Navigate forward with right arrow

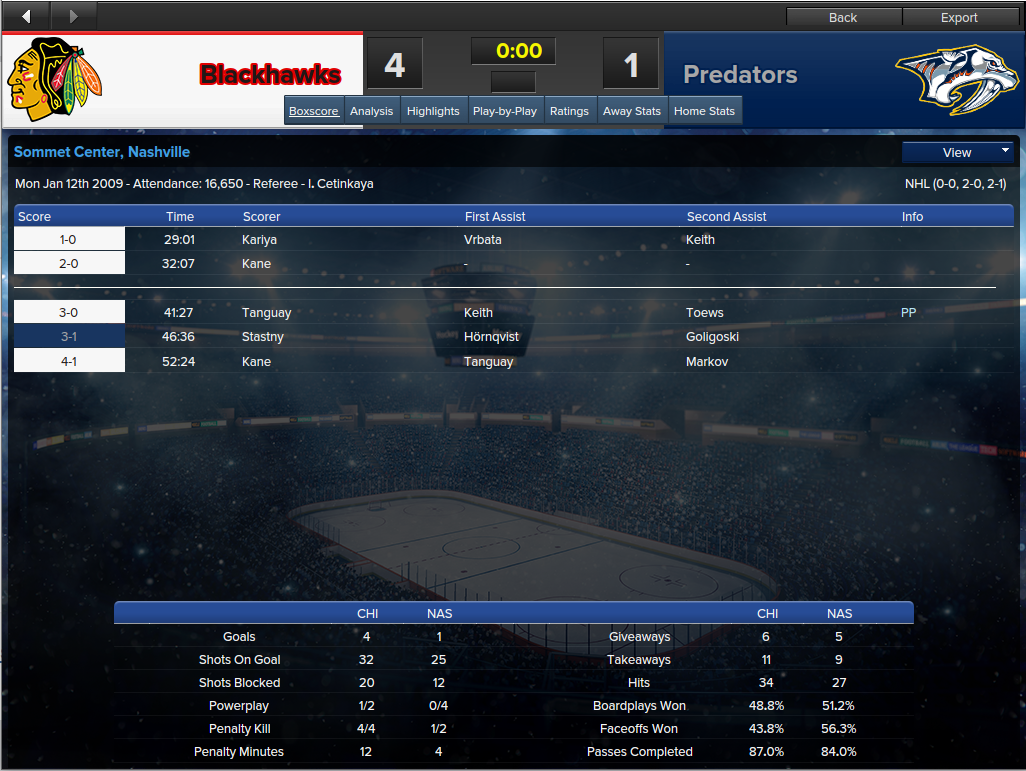point(73,16)
